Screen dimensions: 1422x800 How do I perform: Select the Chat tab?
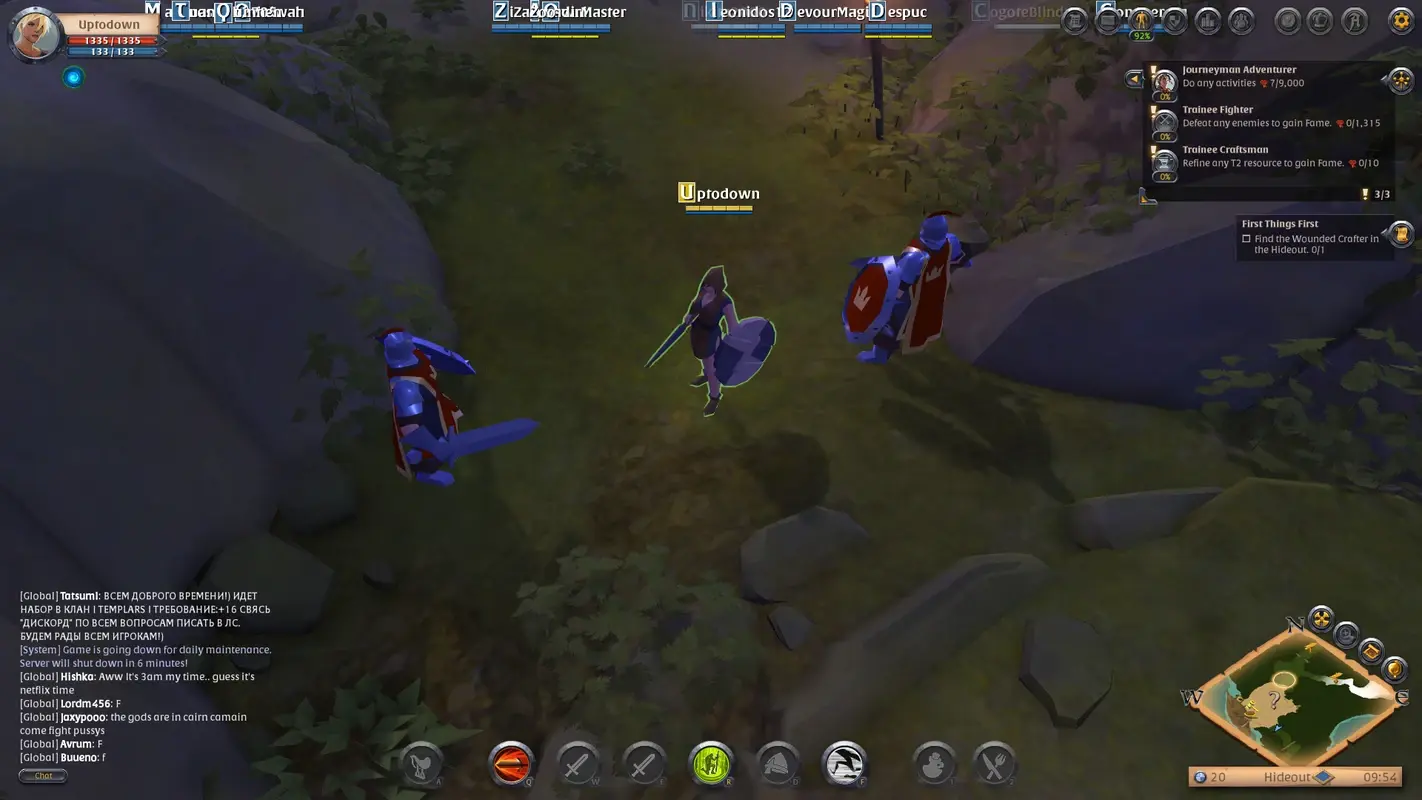42,775
